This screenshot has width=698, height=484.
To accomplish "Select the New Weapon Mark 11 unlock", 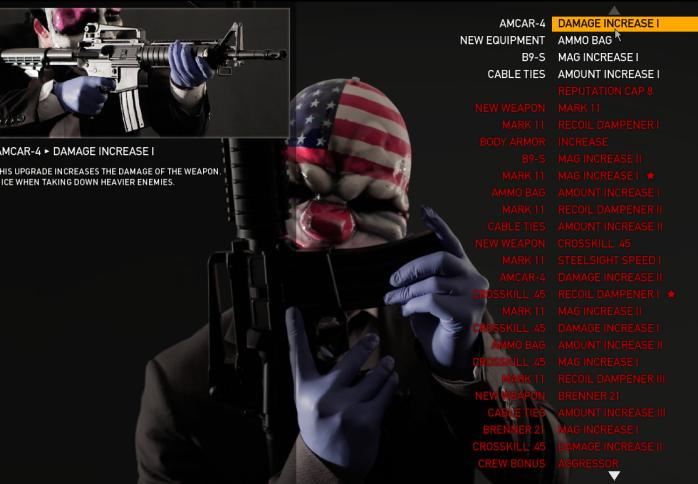I will pyautogui.click(x=579, y=108).
